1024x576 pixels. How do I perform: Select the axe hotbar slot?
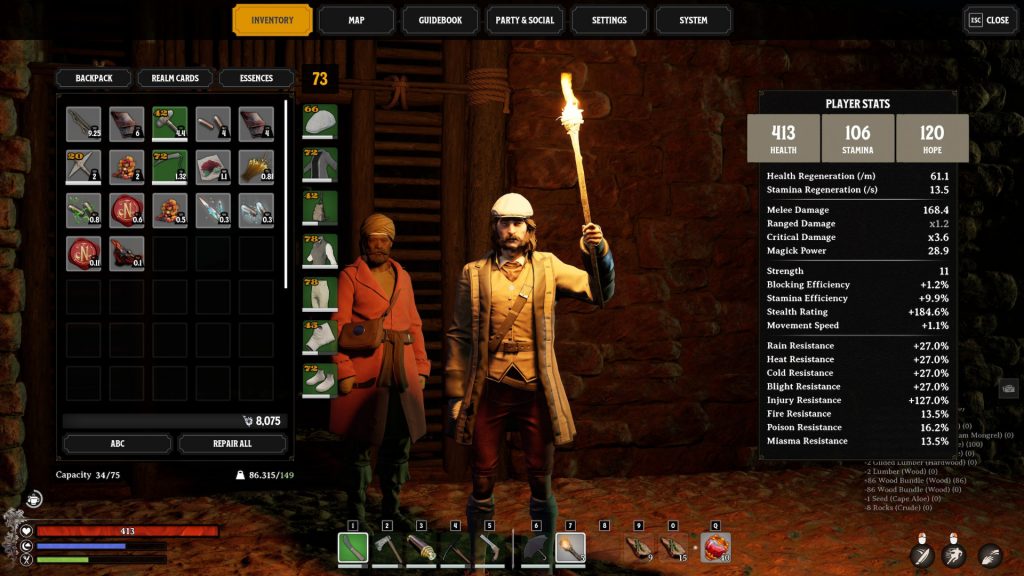click(387, 547)
